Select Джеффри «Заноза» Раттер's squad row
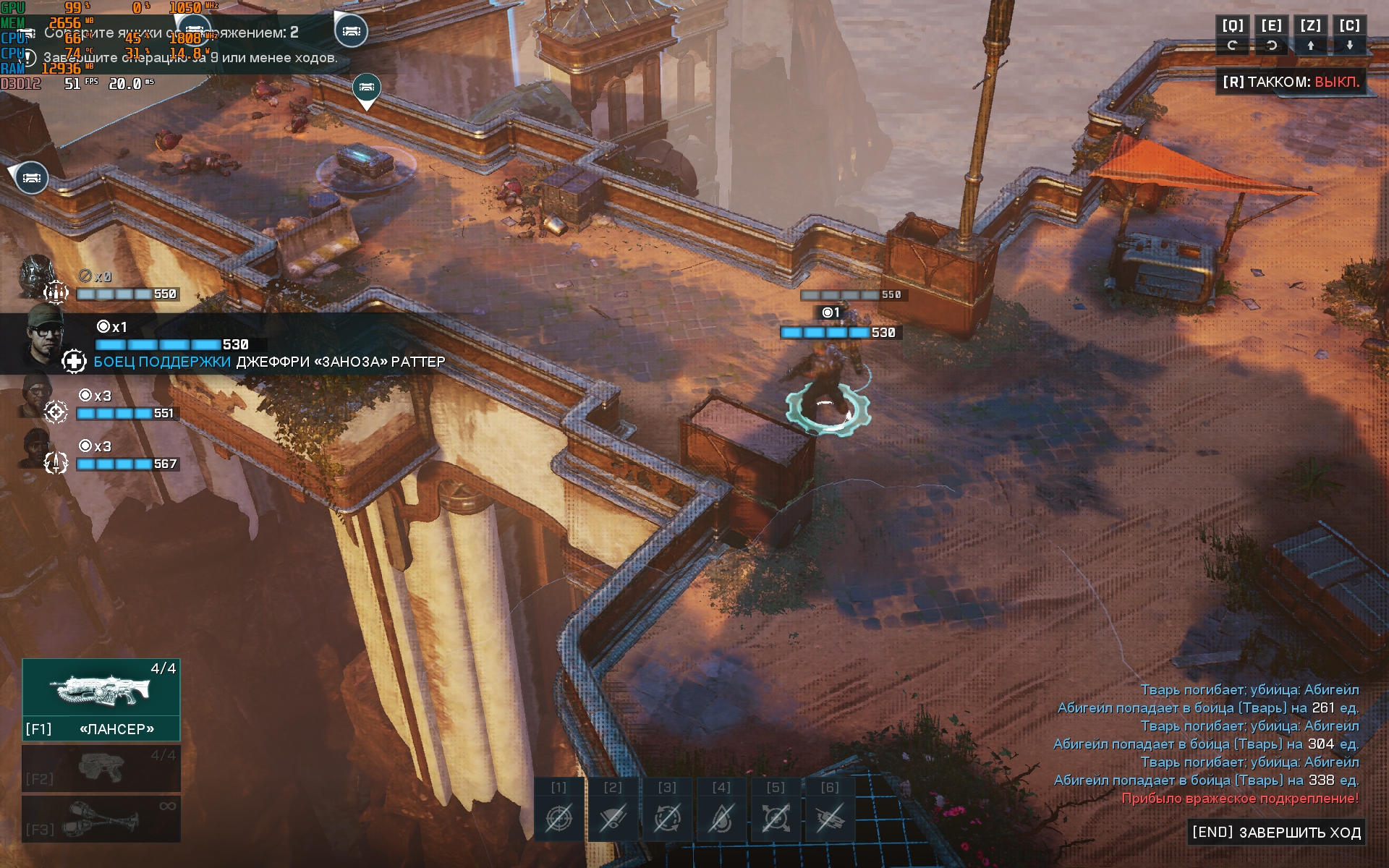 coord(217,344)
